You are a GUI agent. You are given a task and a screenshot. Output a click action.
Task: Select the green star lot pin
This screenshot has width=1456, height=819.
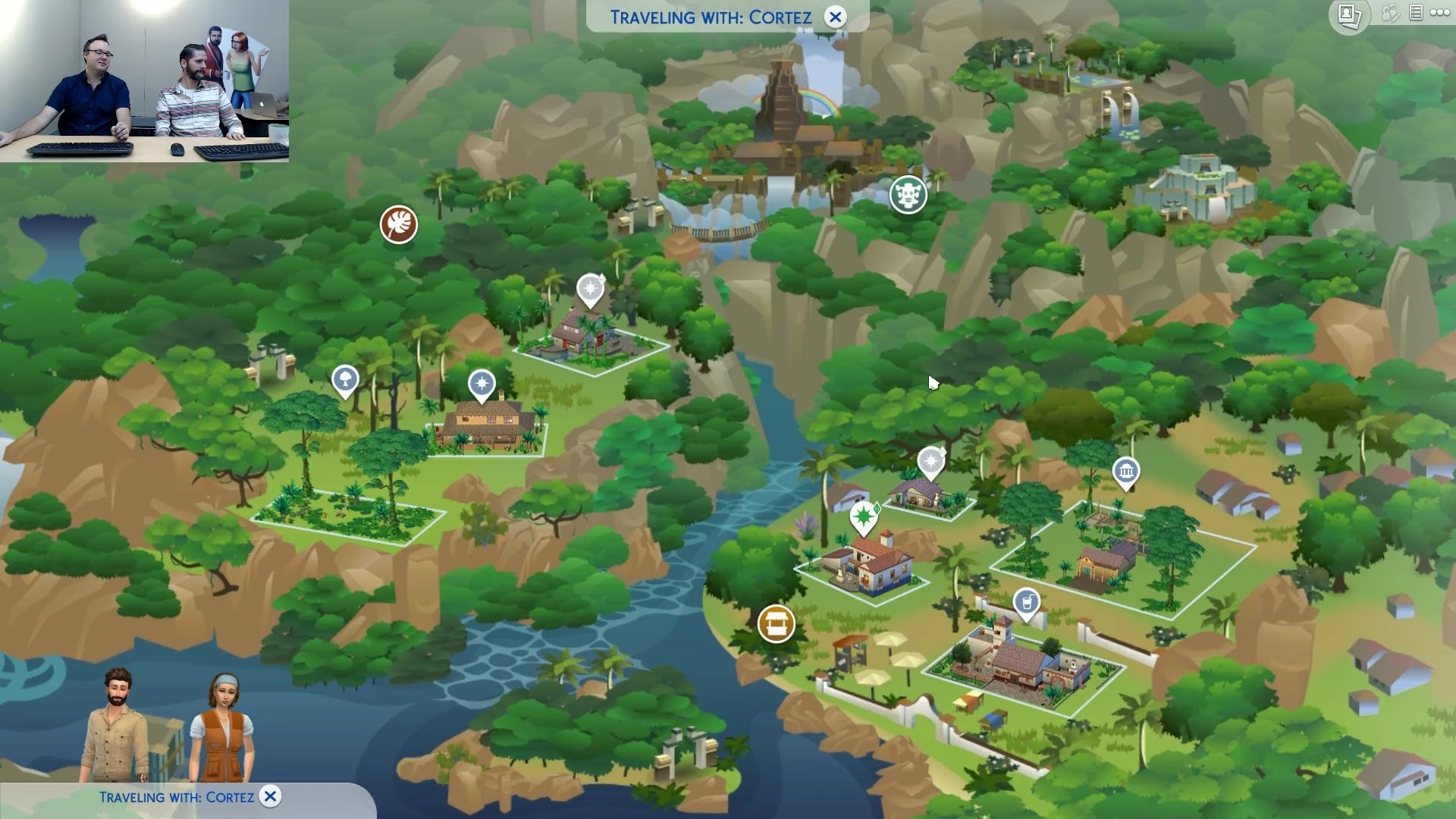click(x=863, y=517)
